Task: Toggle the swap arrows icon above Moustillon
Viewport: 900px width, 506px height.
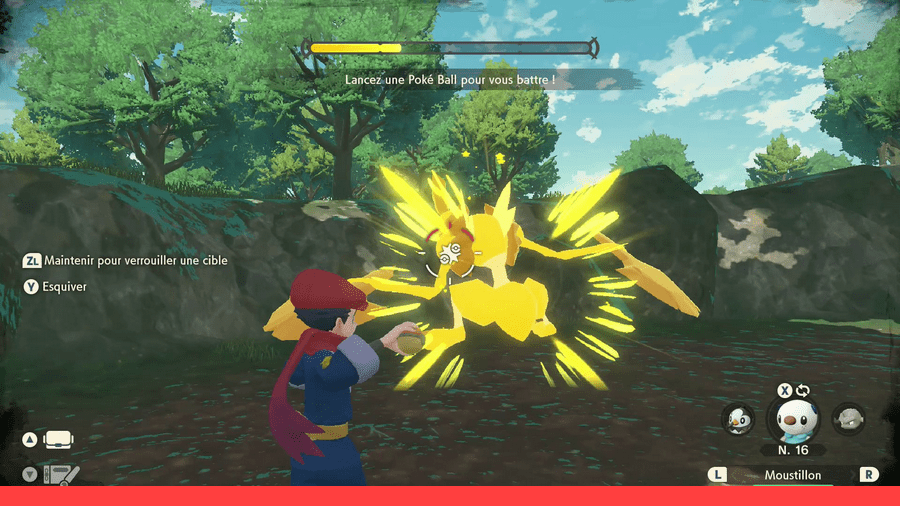Action: pos(801,389)
